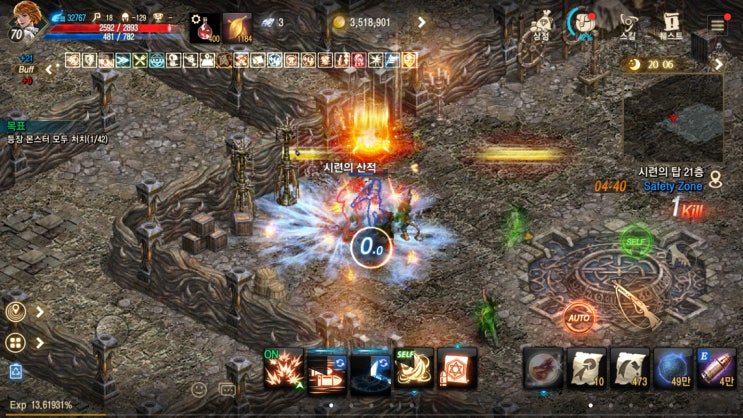Use the blue orb quick slot

point(674,367)
